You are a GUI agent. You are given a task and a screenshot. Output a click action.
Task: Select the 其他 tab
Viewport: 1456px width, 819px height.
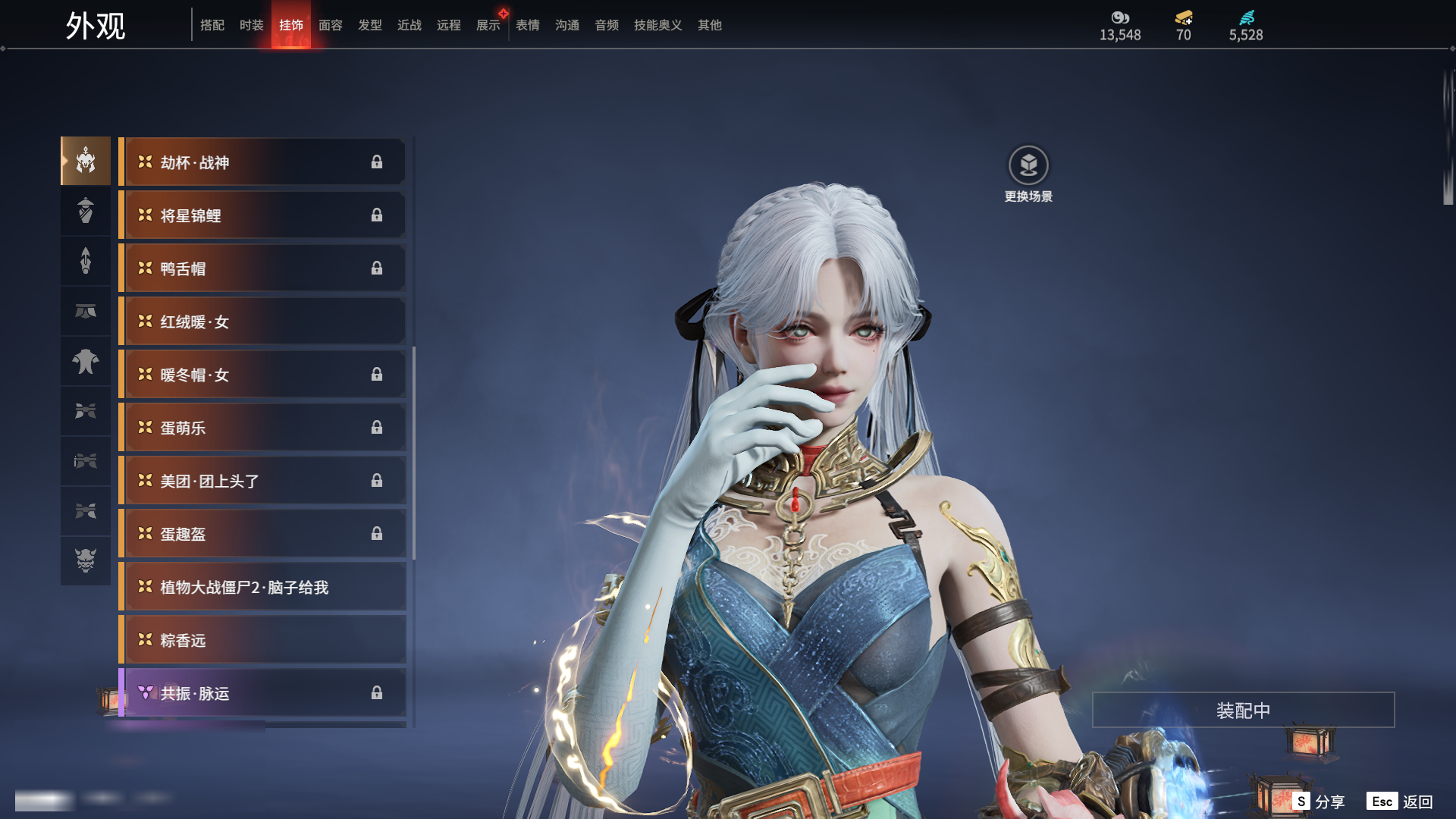click(x=709, y=25)
